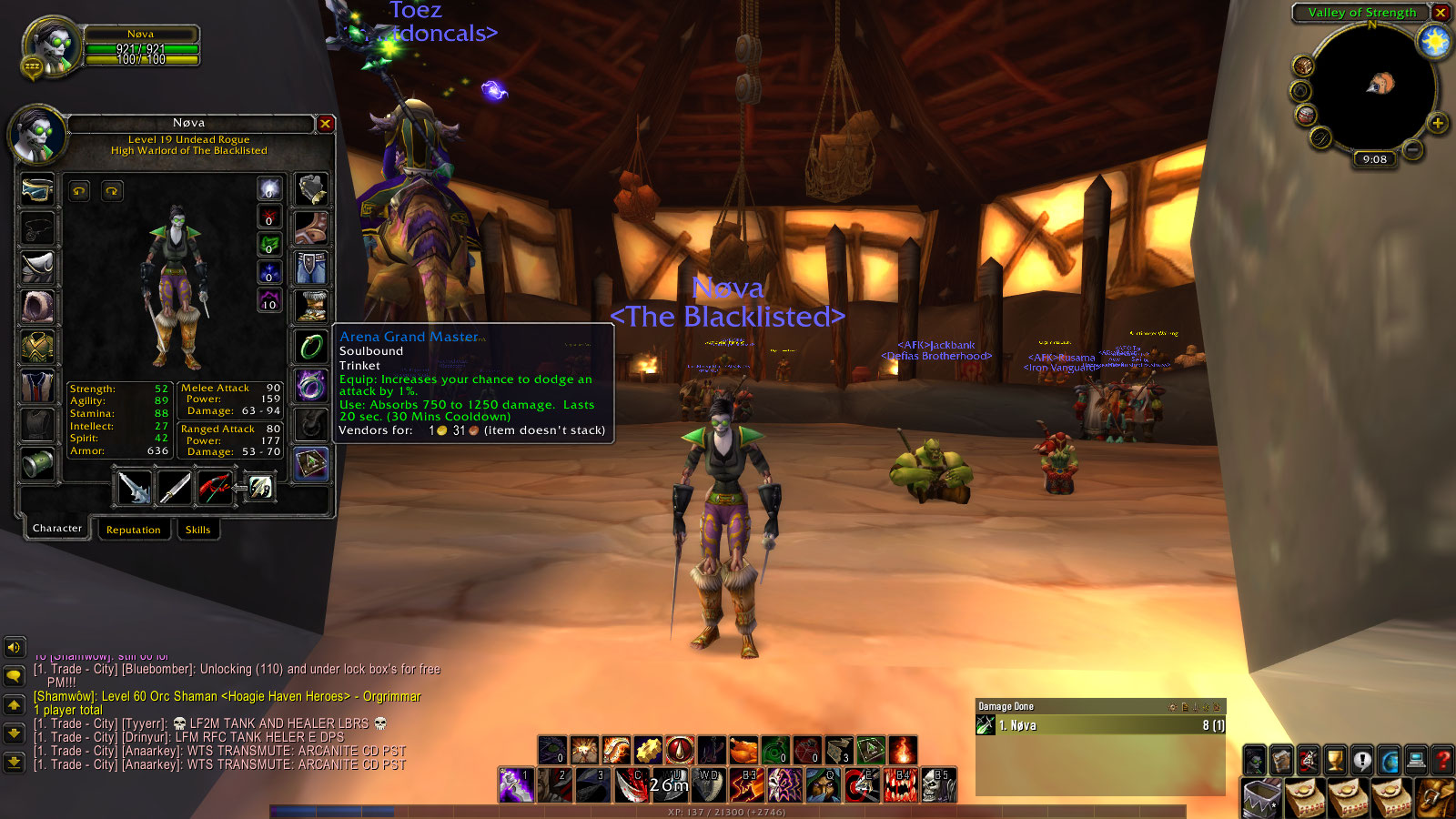Screen dimensions: 1456x819
Task: Toggle the day-night sun indicator
Action: coord(1434,42)
